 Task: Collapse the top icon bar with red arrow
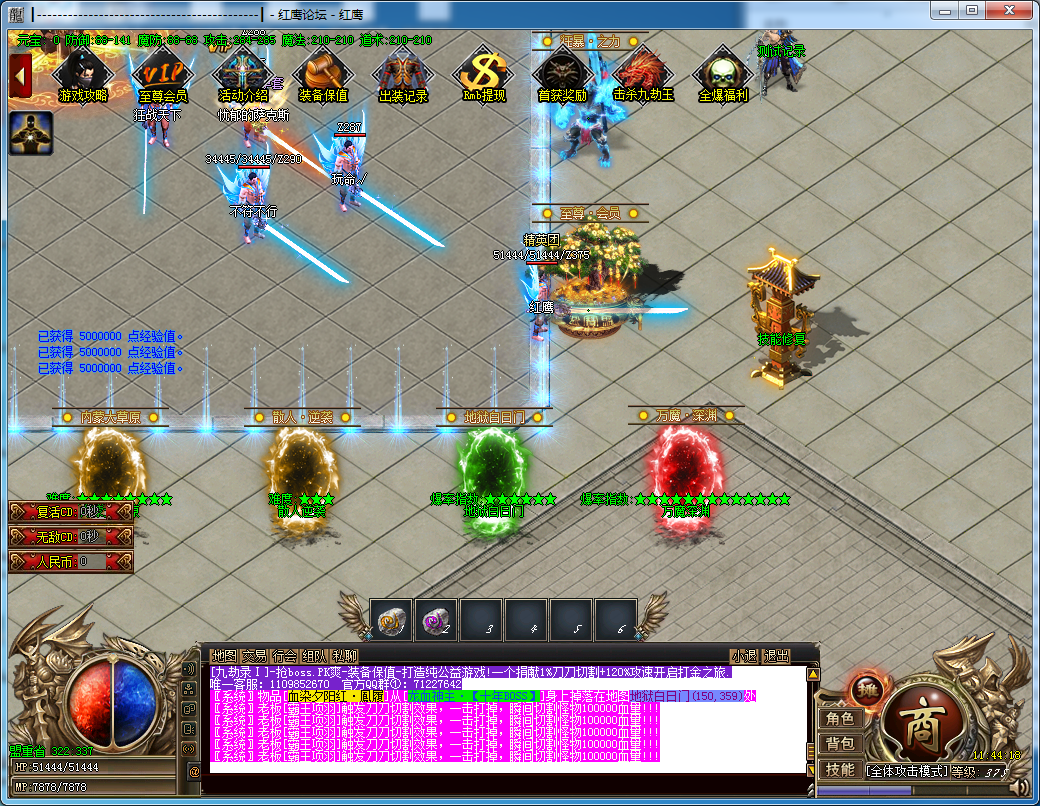20,76
